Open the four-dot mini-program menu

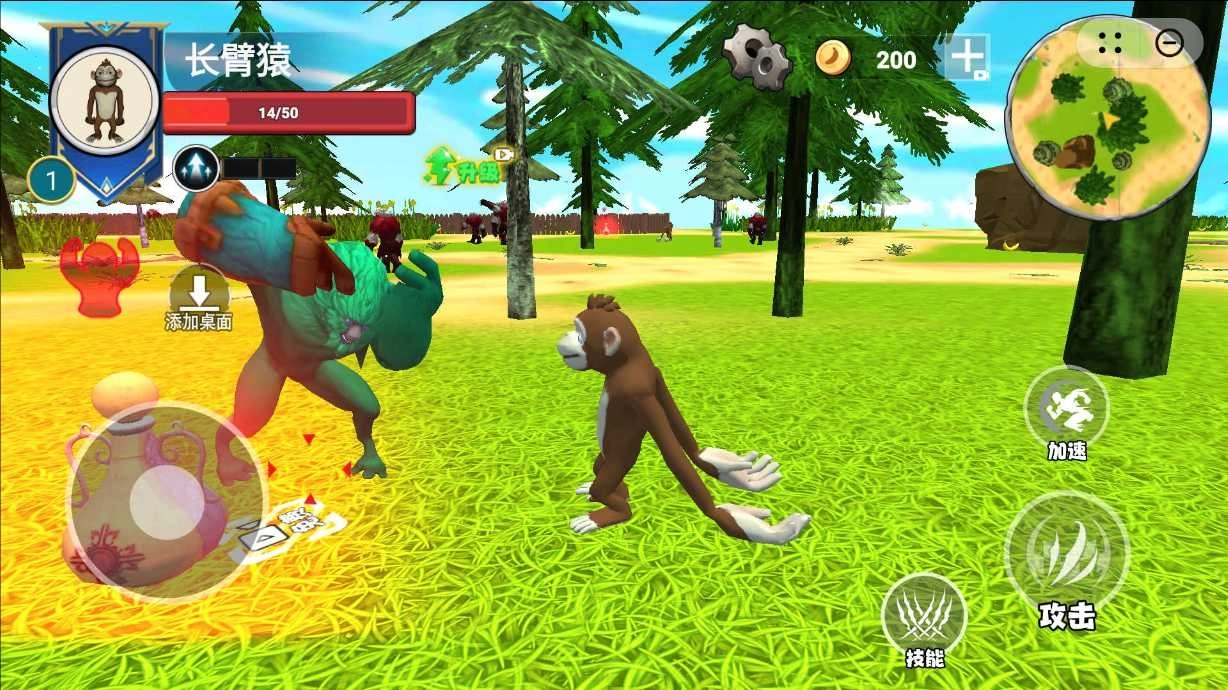(1110, 42)
